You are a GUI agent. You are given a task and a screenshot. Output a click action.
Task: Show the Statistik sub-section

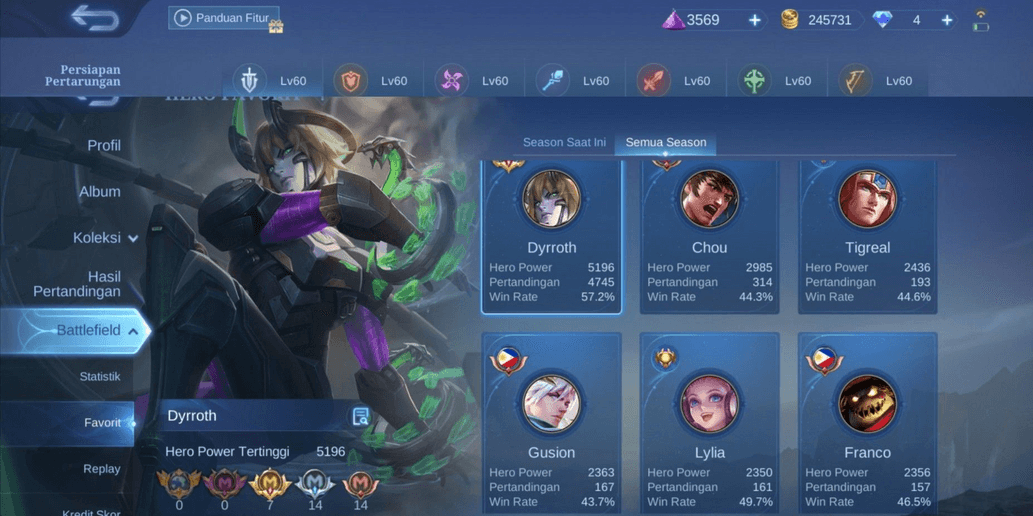point(100,377)
